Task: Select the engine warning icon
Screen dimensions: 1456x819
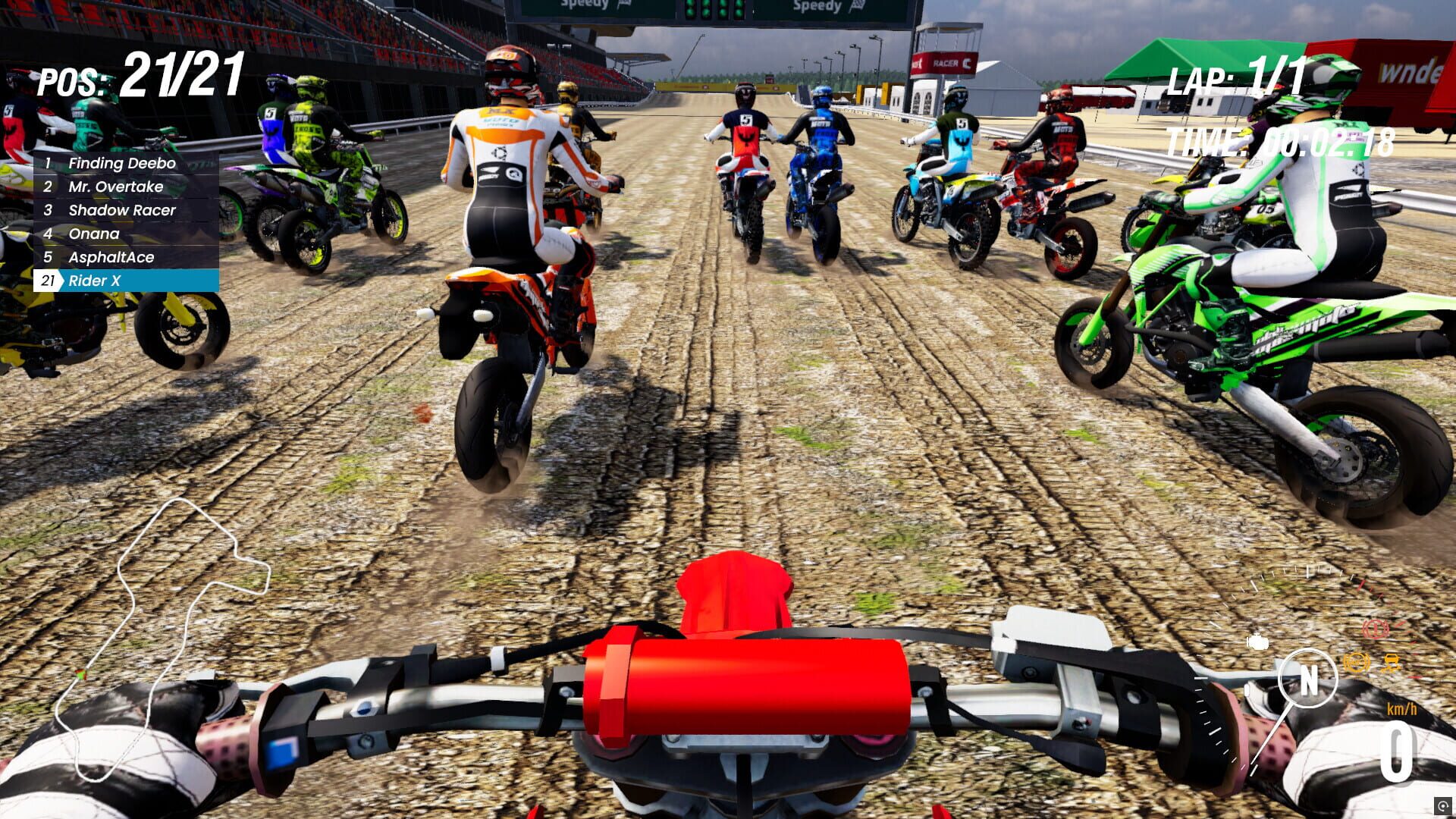Action: click(1257, 642)
